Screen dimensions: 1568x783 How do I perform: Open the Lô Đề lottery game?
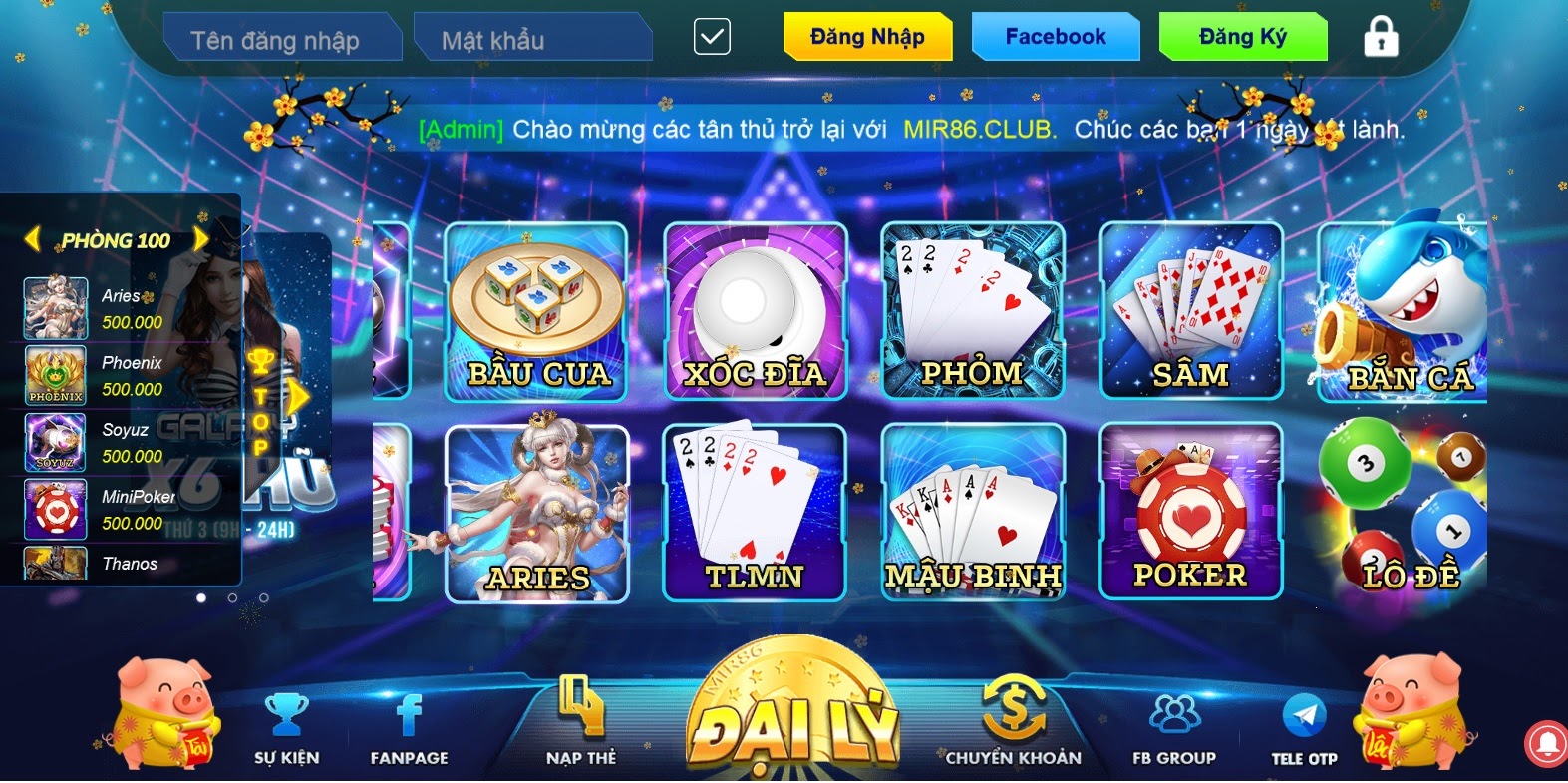click(x=1404, y=513)
